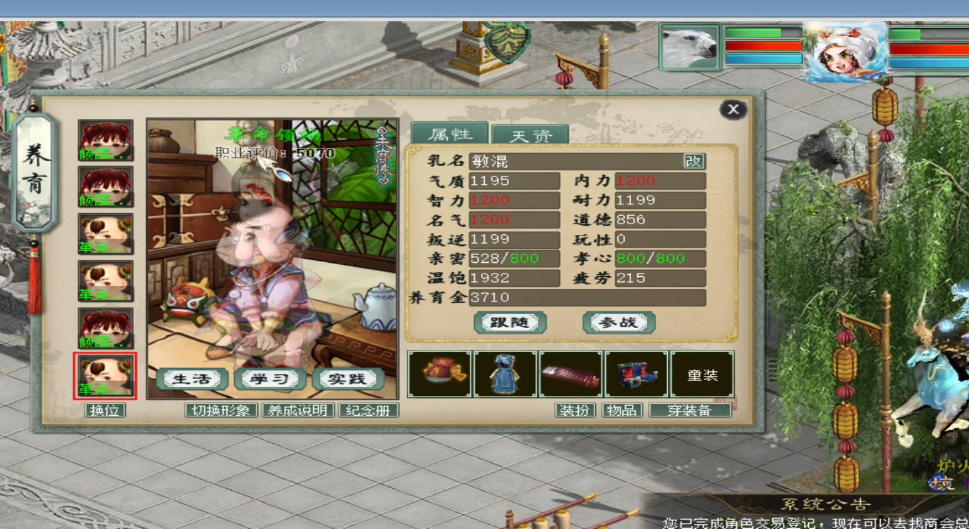Activate the 跟随 follow button
The width and height of the screenshot is (969, 529).
click(x=510, y=322)
